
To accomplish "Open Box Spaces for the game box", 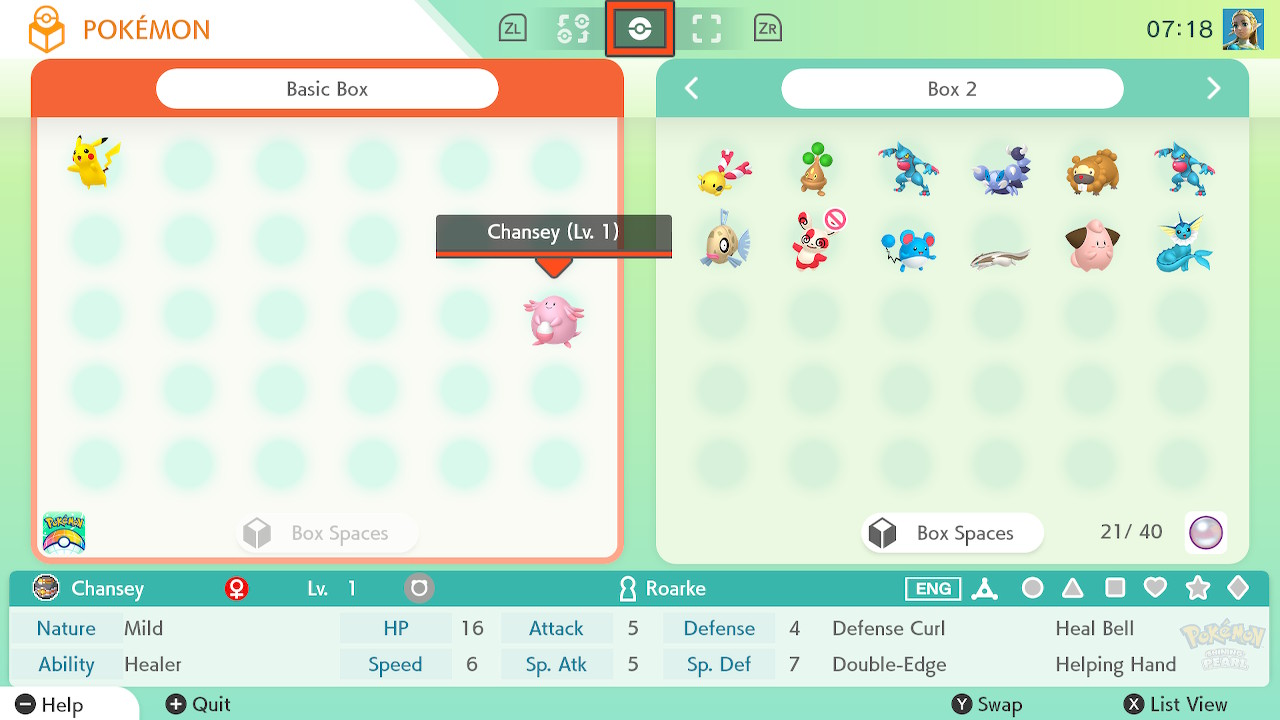I will point(951,533).
